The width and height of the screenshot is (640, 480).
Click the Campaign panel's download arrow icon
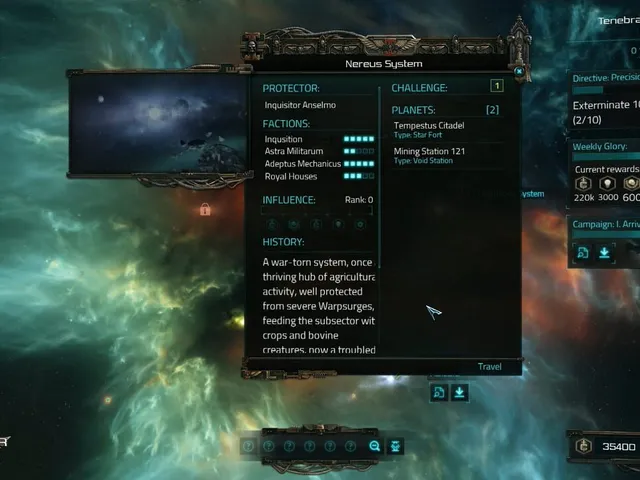(x=604, y=254)
